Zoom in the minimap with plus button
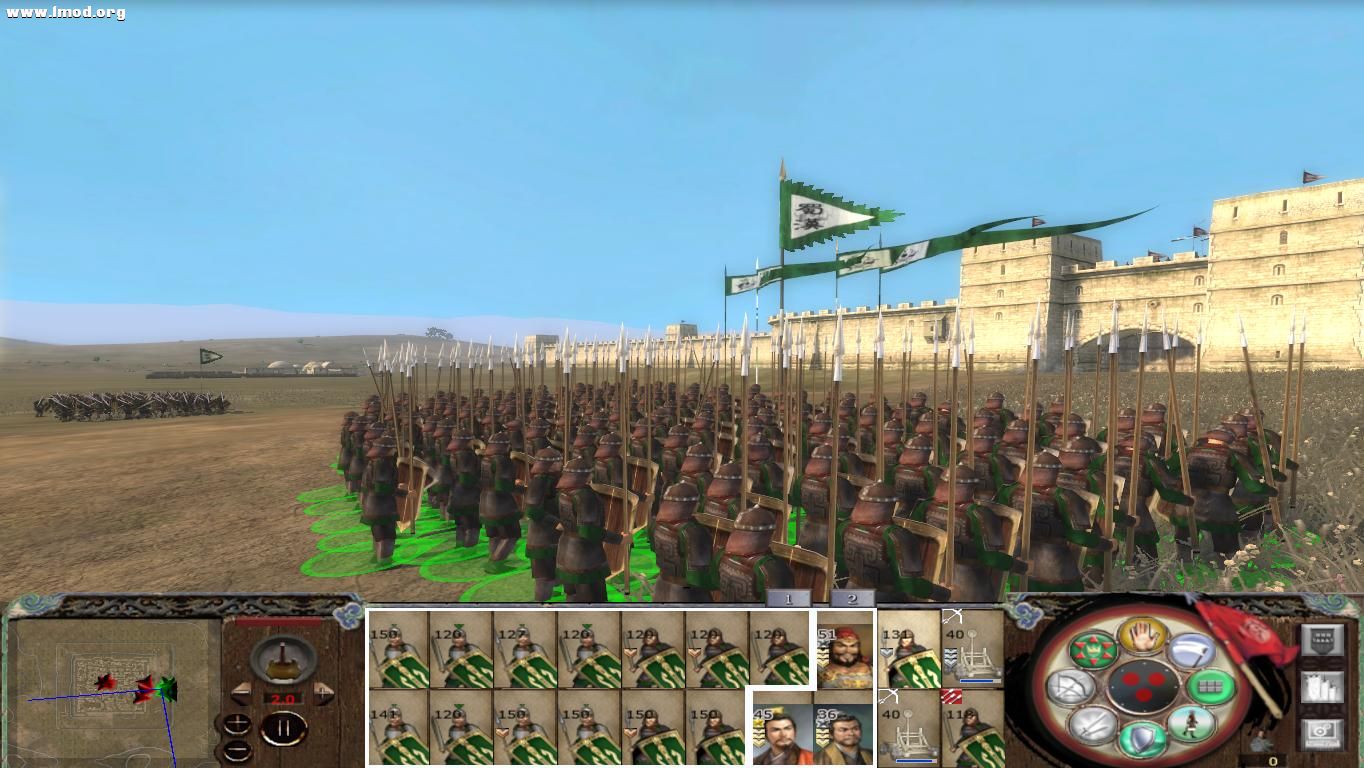The image size is (1364, 768). (236, 721)
